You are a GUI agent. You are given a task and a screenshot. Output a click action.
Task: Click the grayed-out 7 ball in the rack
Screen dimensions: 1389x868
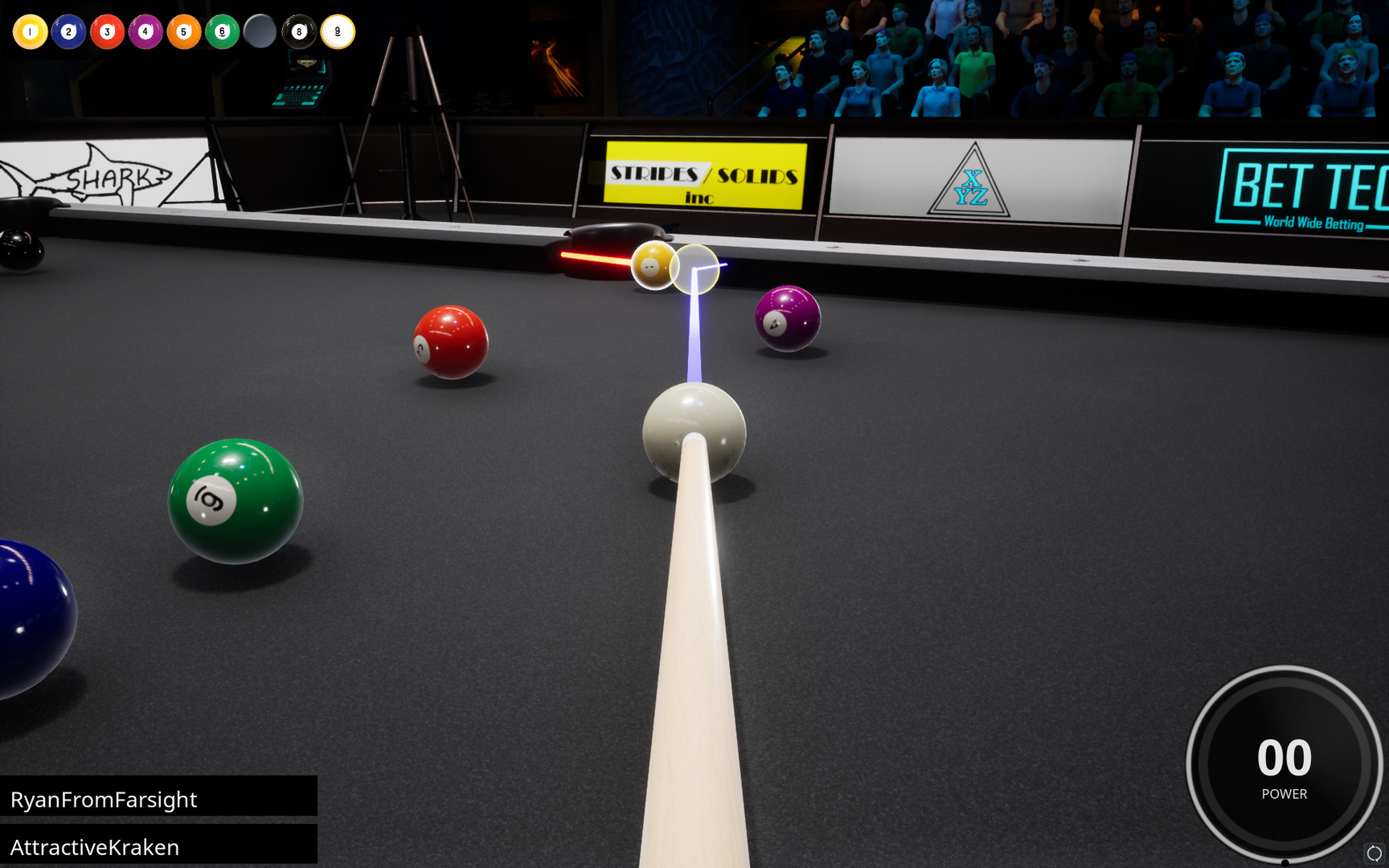[x=260, y=32]
